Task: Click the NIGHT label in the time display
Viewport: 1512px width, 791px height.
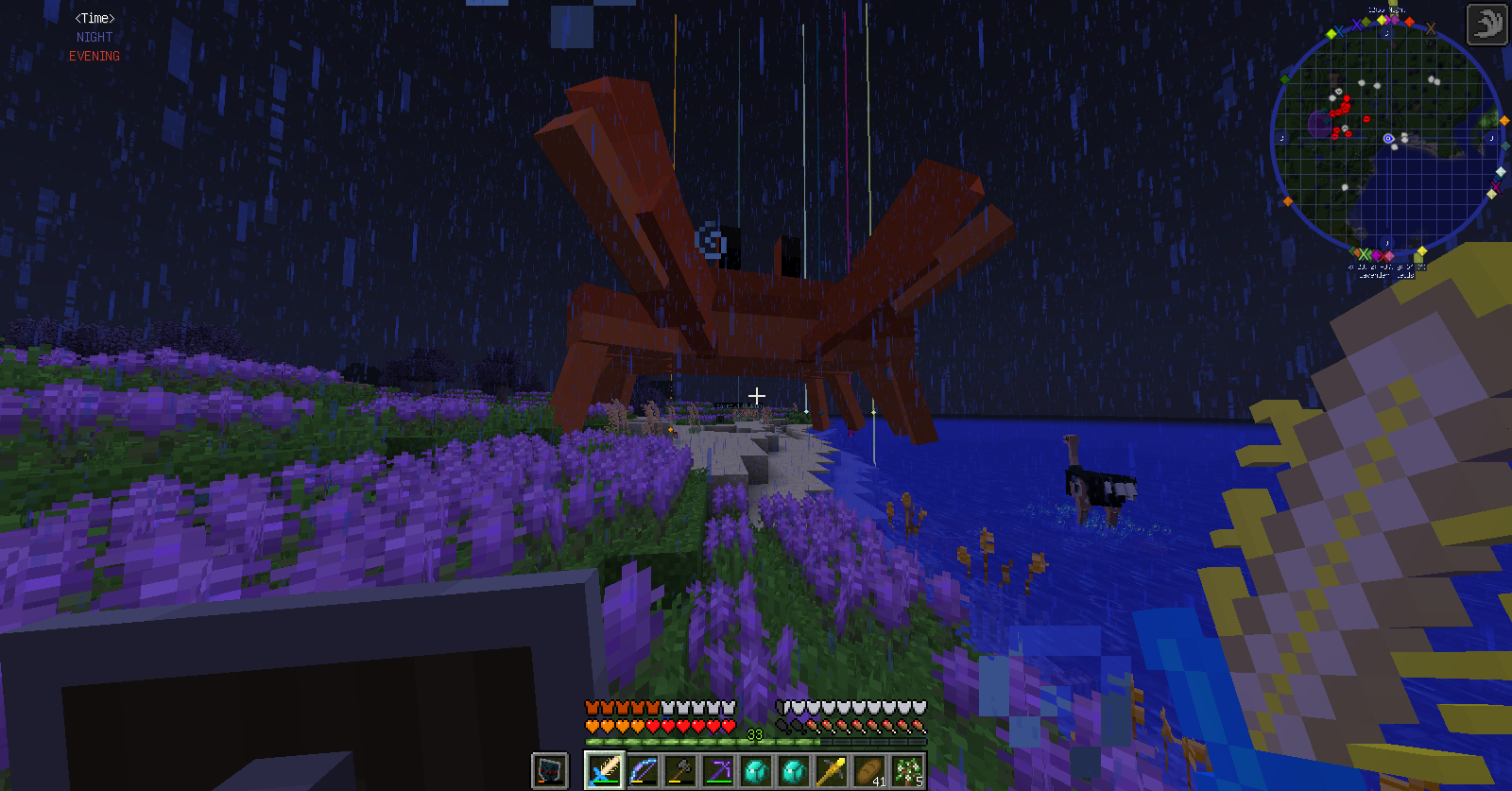Action: [94, 36]
